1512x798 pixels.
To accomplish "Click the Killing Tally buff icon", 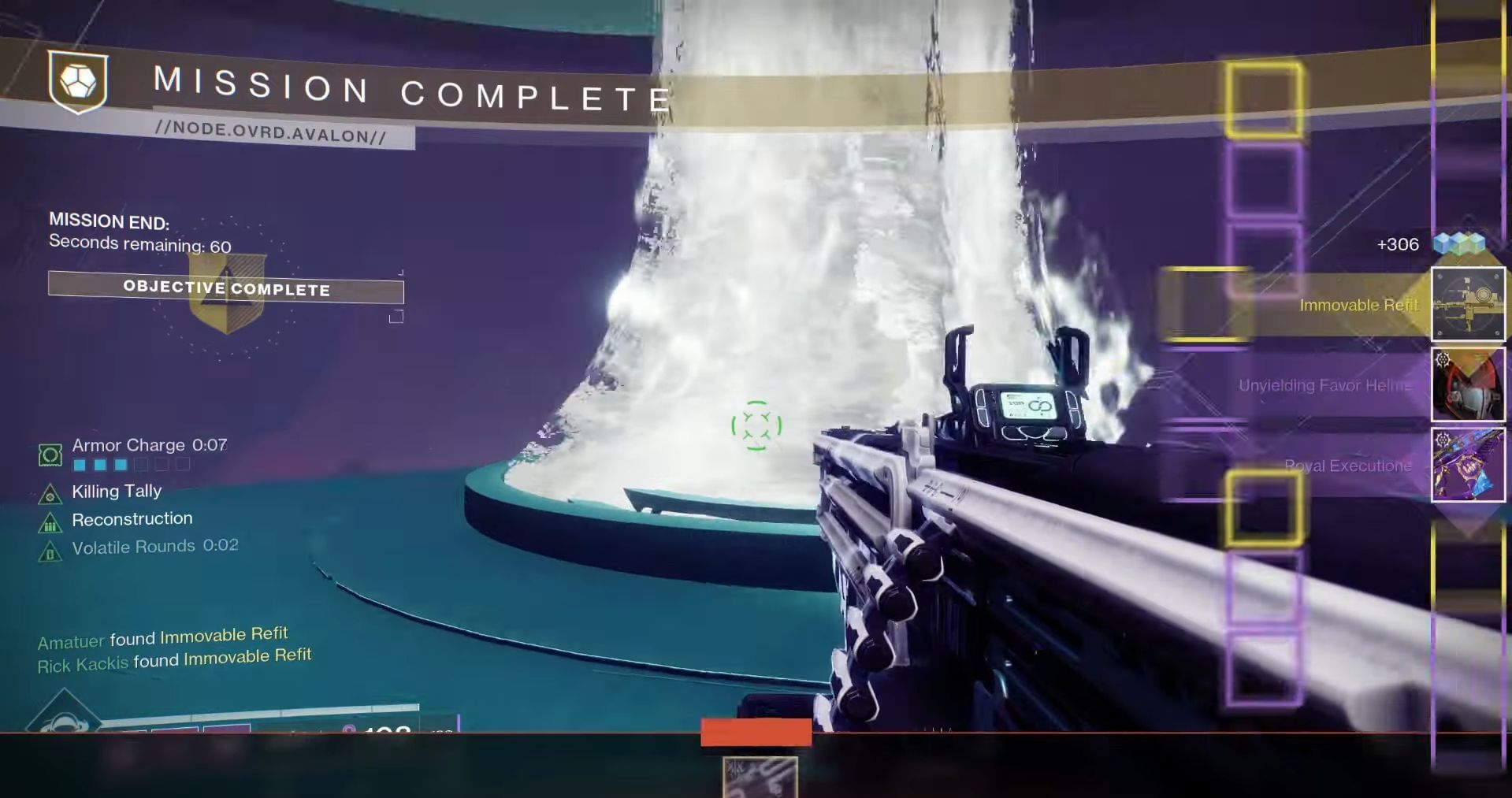I will pos(50,495).
